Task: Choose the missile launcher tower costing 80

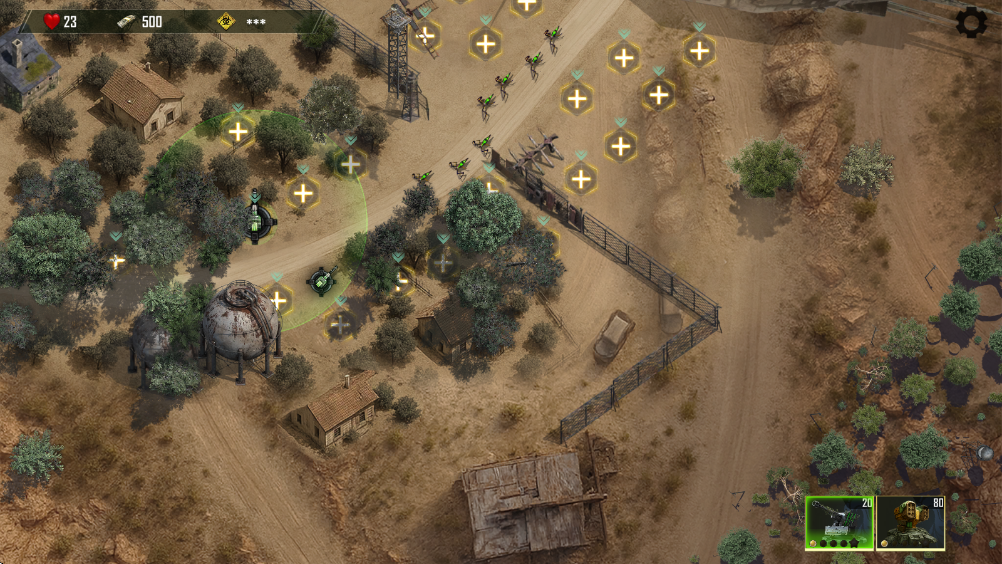Action: tap(910, 523)
